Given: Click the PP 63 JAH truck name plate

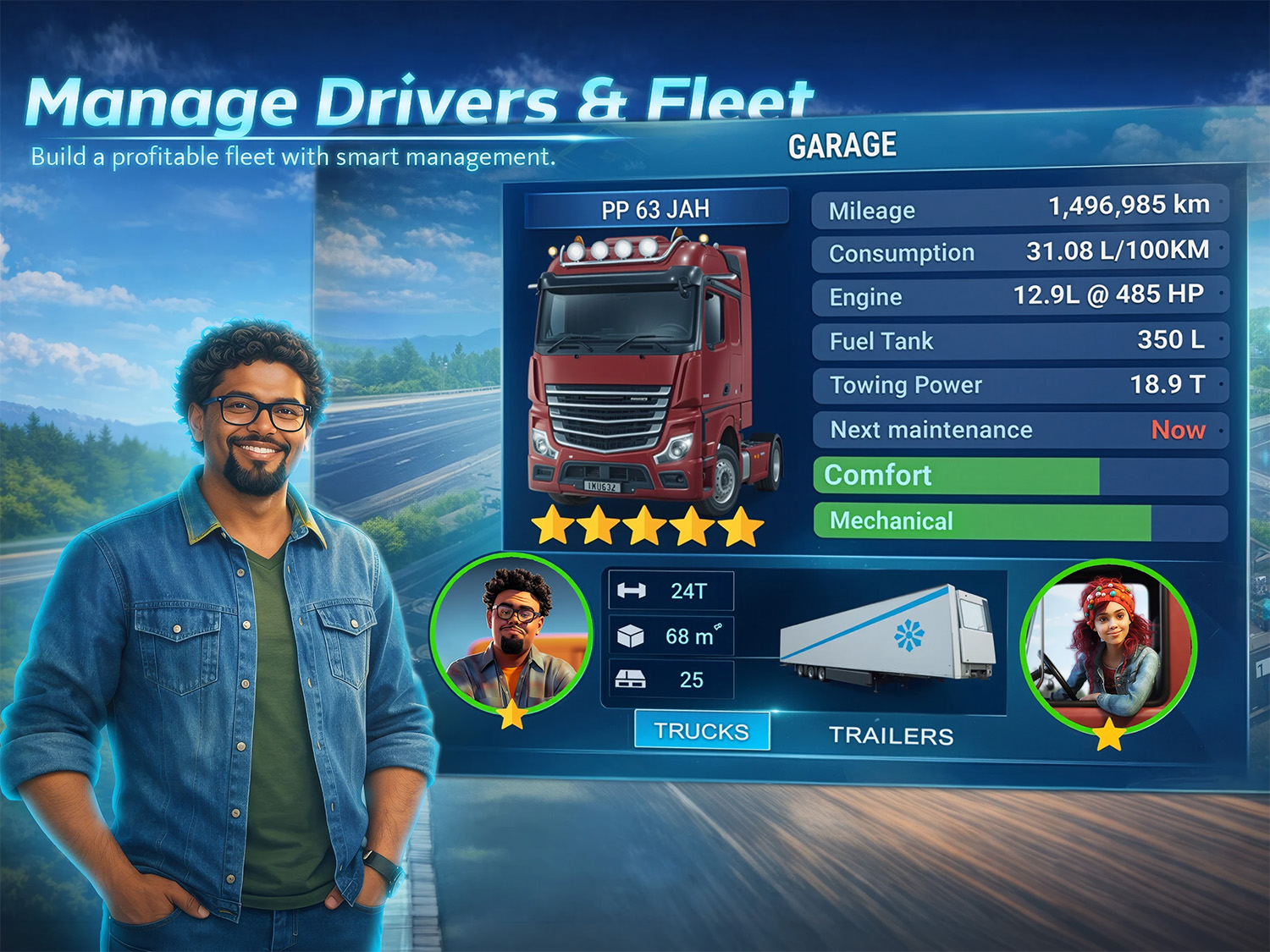Looking at the screenshot, I should (x=656, y=208).
